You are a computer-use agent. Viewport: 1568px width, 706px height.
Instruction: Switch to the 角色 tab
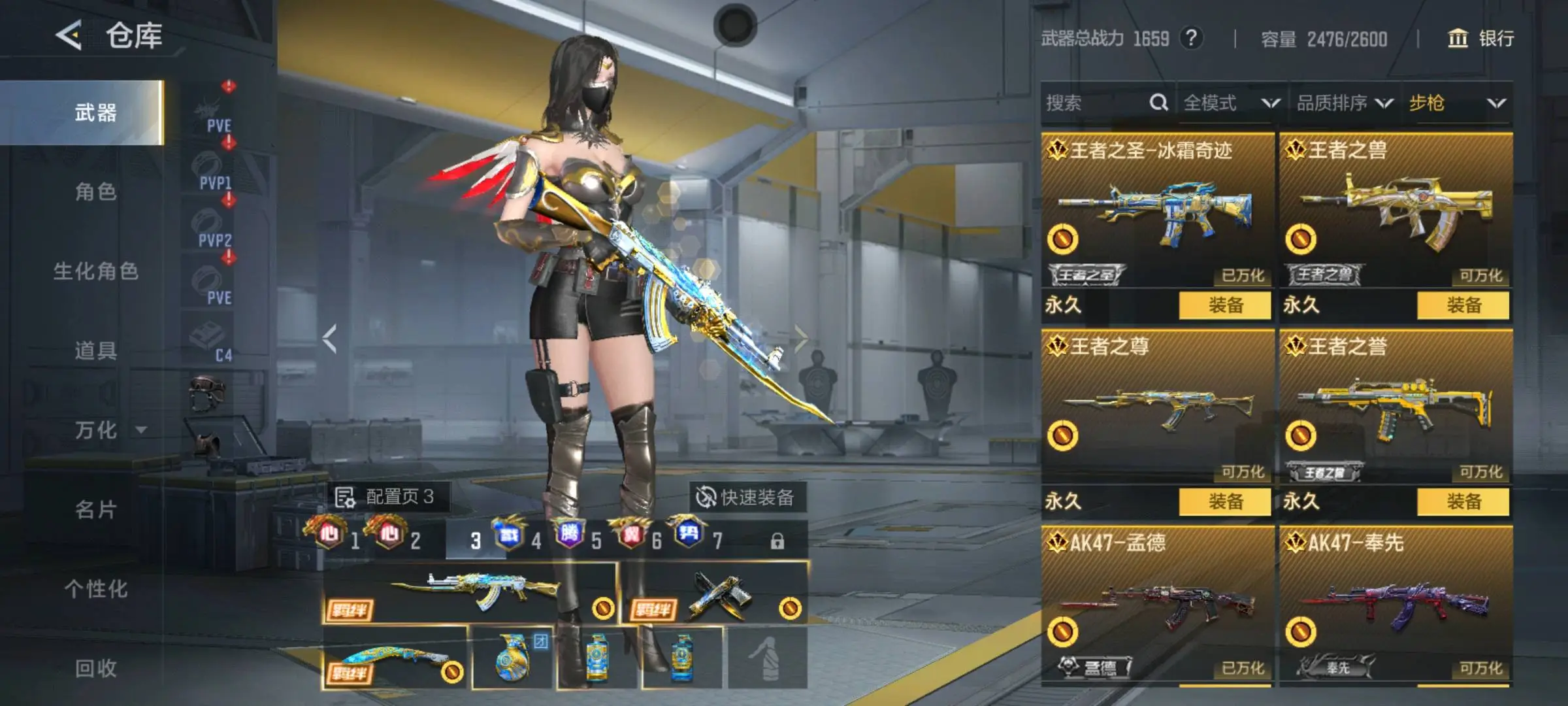tap(95, 192)
